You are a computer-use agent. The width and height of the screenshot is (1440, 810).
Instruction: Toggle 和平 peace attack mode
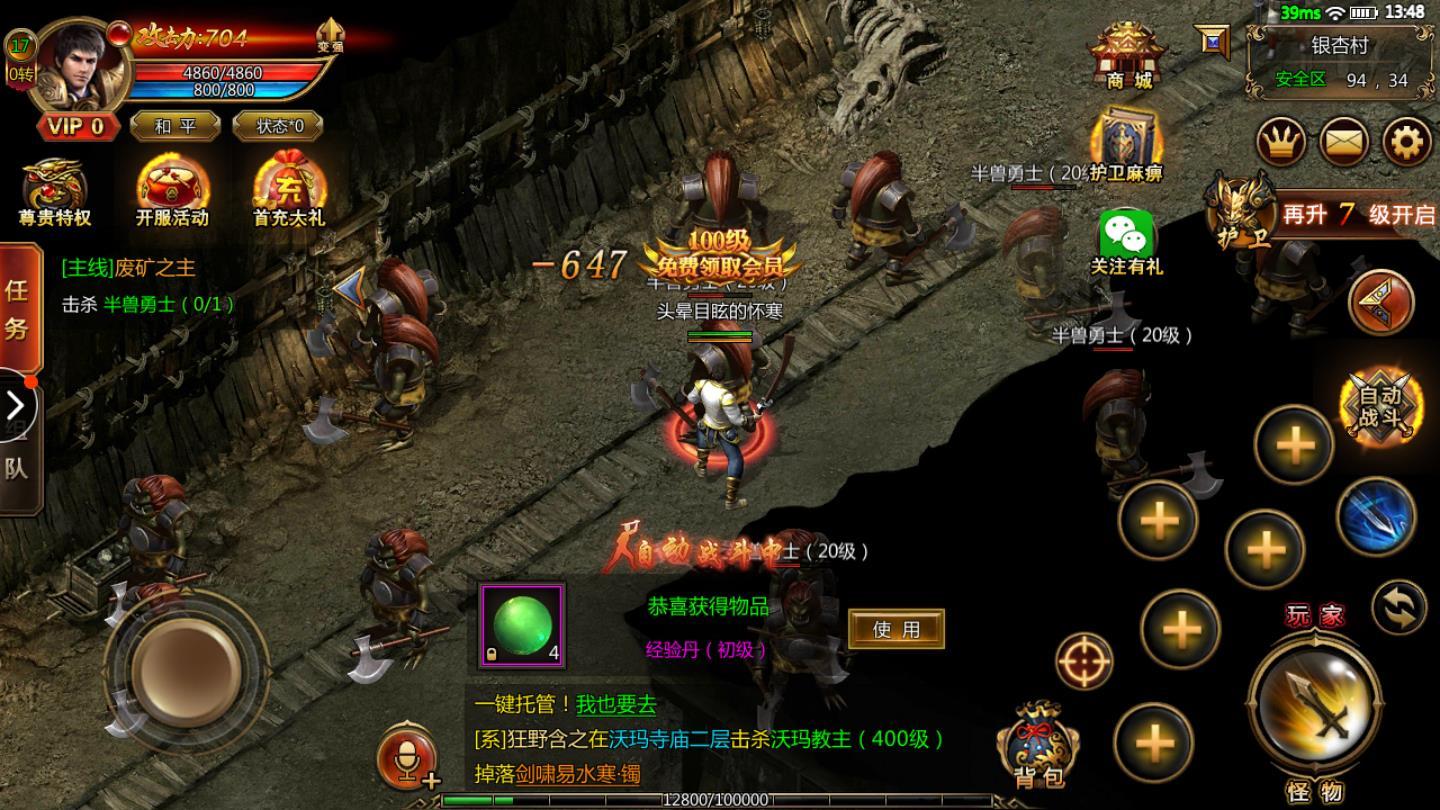point(174,125)
